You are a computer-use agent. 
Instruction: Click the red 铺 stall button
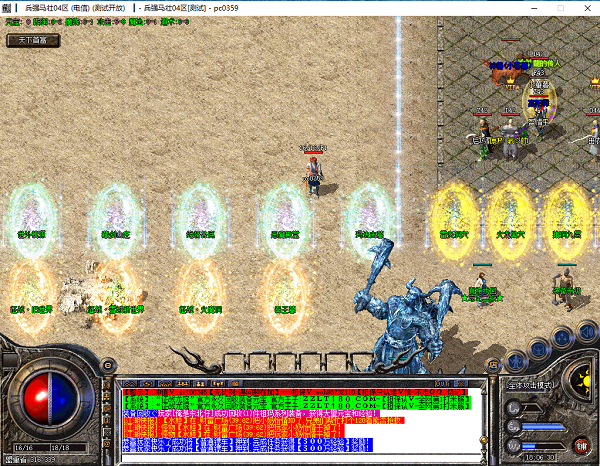581,444
